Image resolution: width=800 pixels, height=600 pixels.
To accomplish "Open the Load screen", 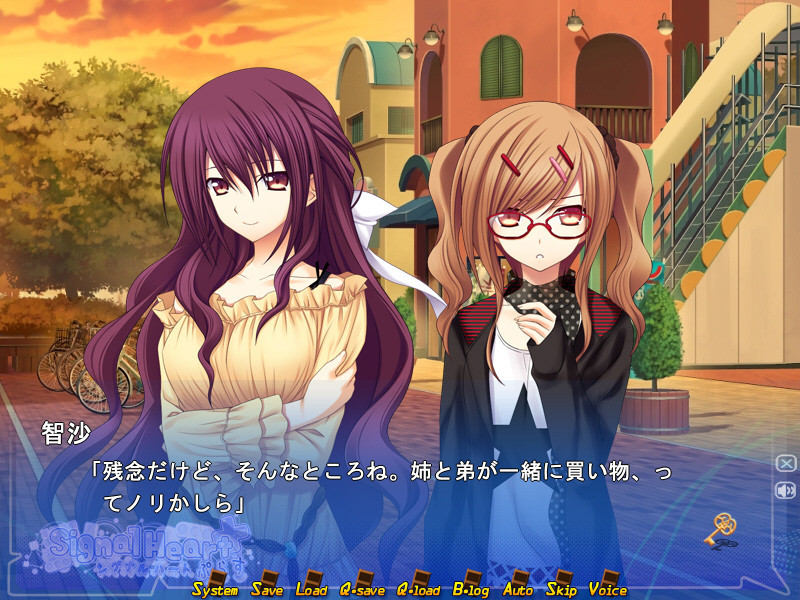I will (311, 588).
